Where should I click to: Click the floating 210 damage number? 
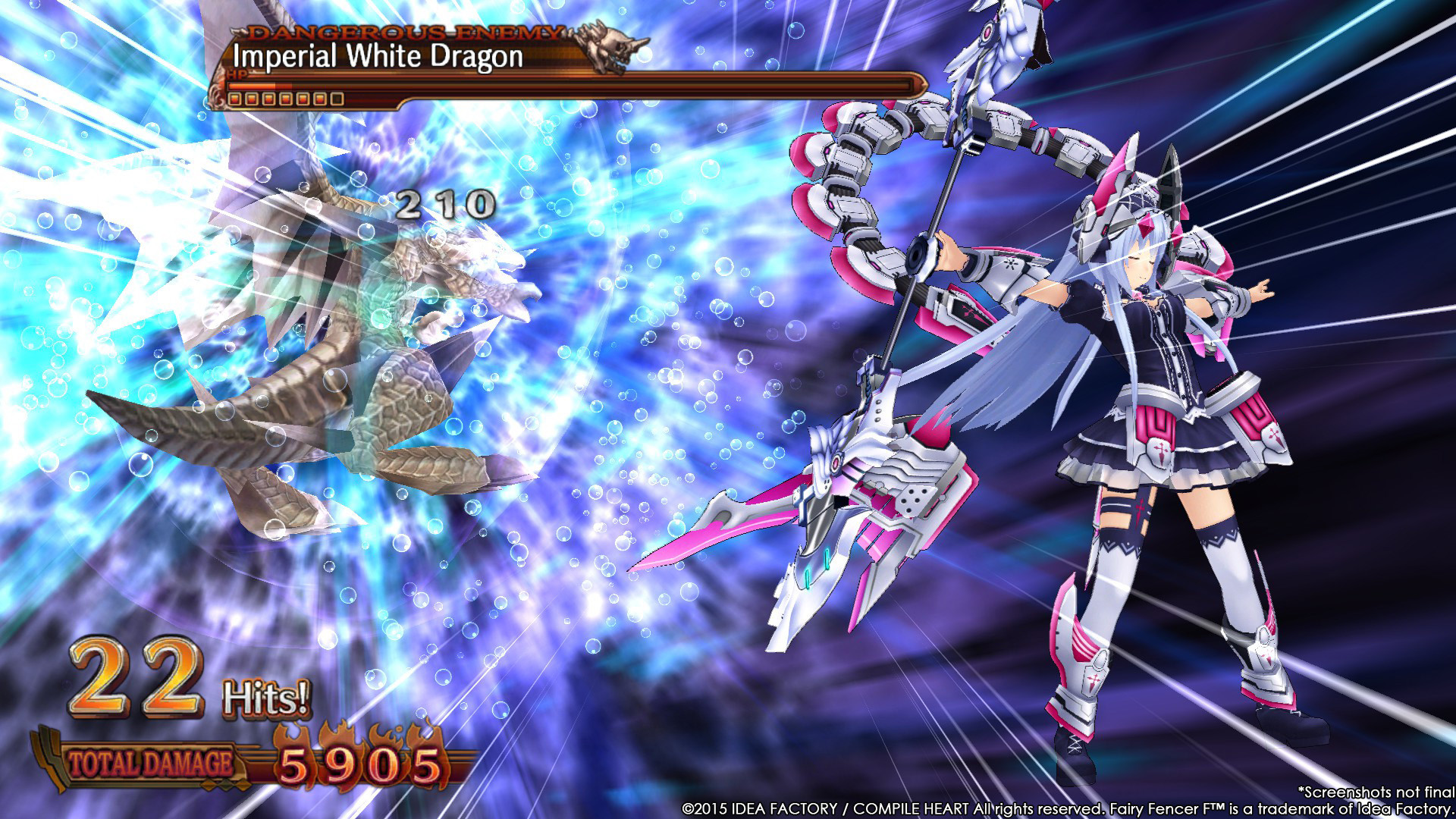[x=444, y=205]
